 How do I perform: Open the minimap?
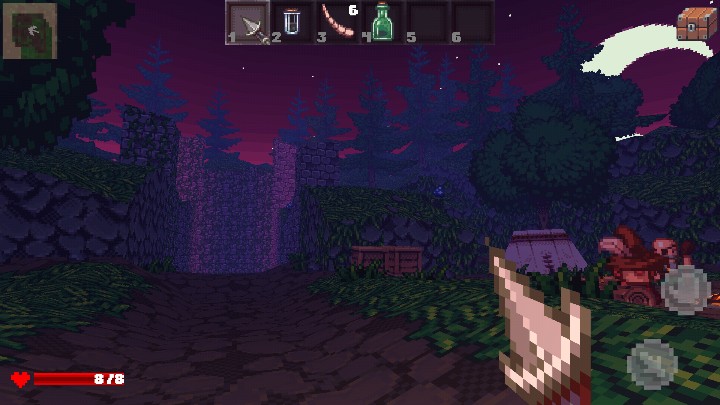point(29,30)
